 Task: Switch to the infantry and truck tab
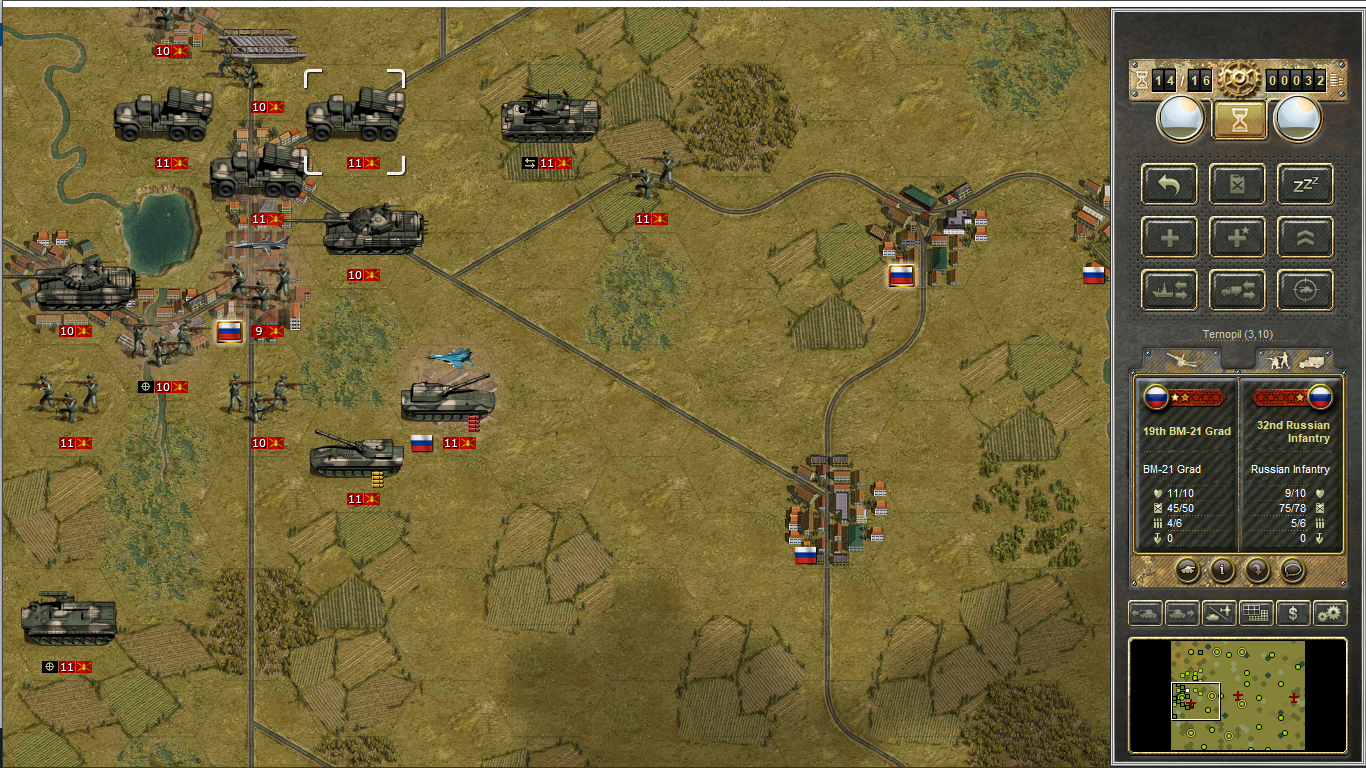[1296, 360]
